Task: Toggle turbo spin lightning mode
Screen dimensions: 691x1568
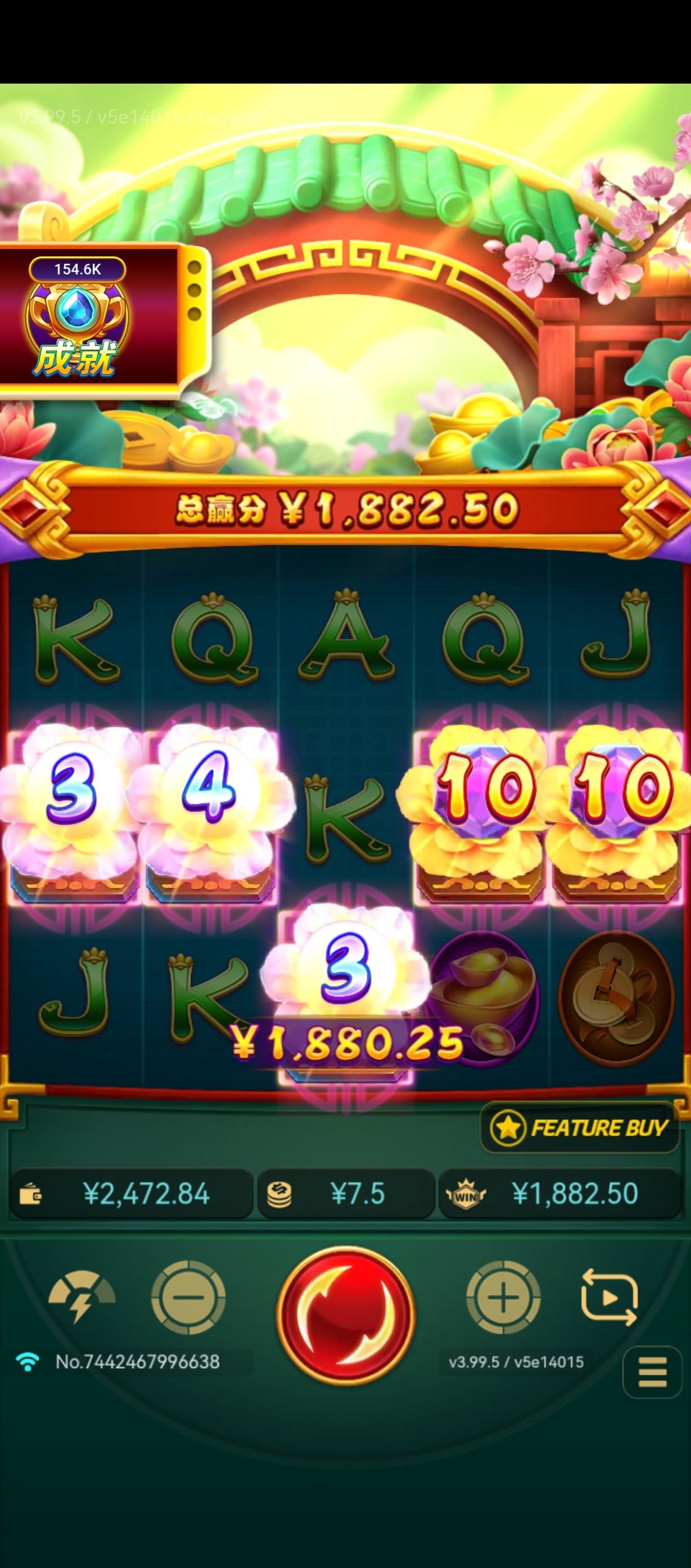Action: tap(81, 1296)
